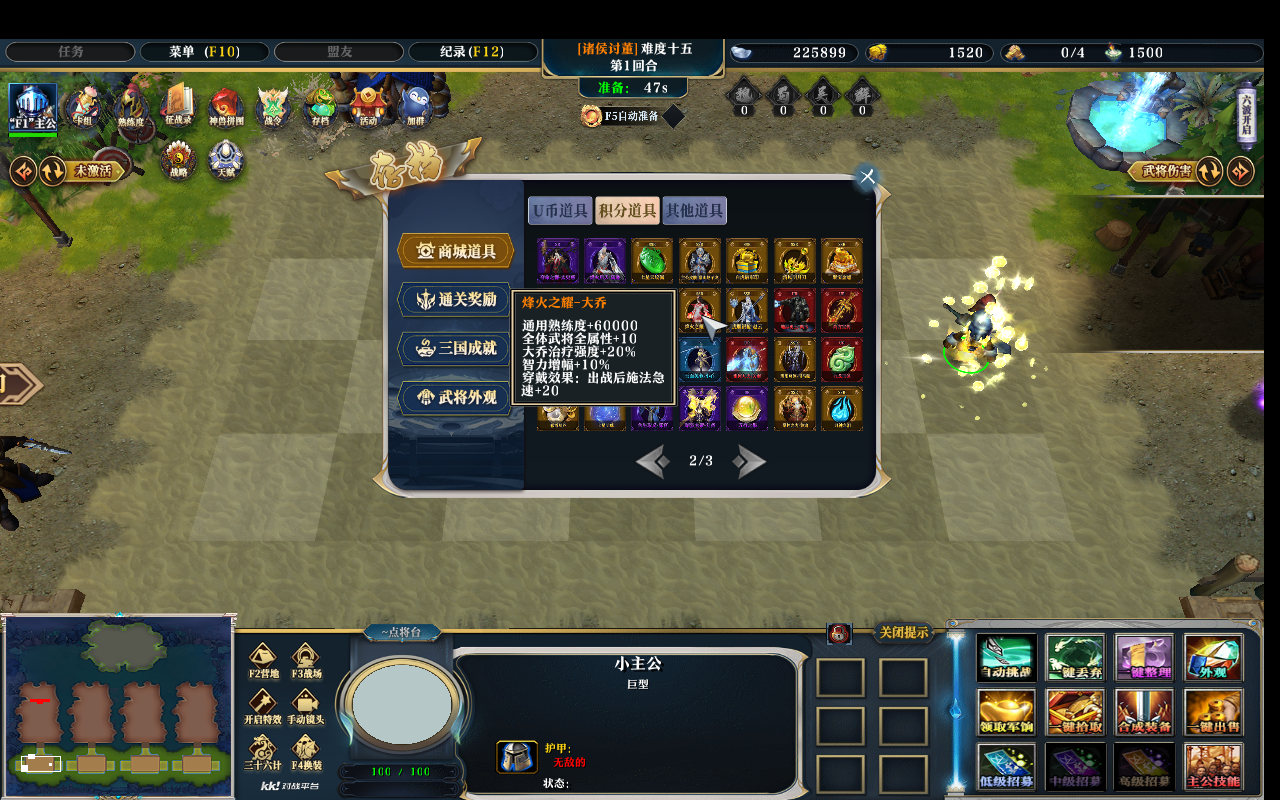The width and height of the screenshot is (1280, 800).
Task: Open 主公技能 lord skills icon
Action: [1214, 765]
